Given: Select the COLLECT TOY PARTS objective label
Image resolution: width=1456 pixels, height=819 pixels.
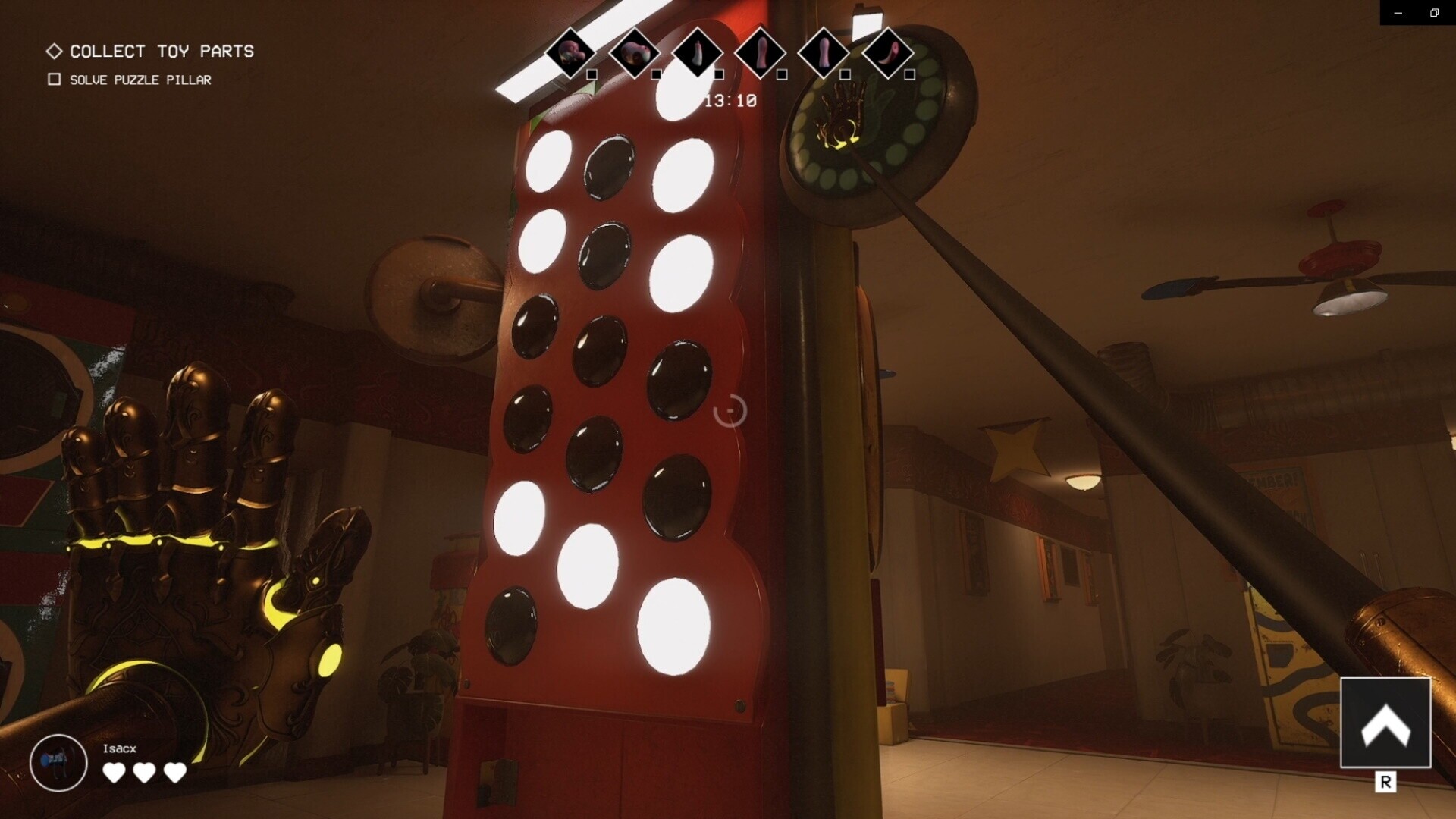Looking at the screenshot, I should click(162, 51).
